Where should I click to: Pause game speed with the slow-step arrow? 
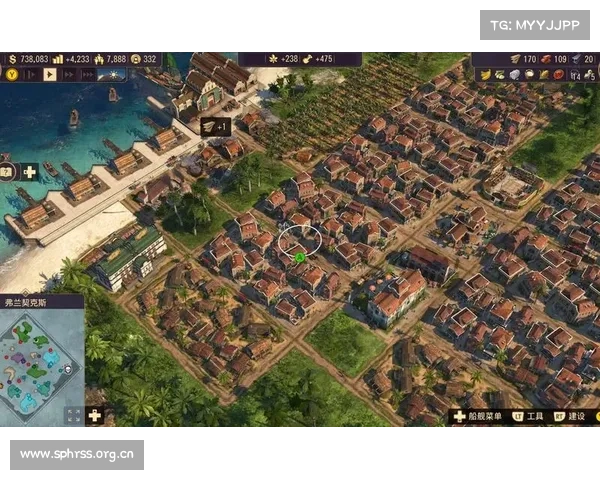click(x=32, y=74)
